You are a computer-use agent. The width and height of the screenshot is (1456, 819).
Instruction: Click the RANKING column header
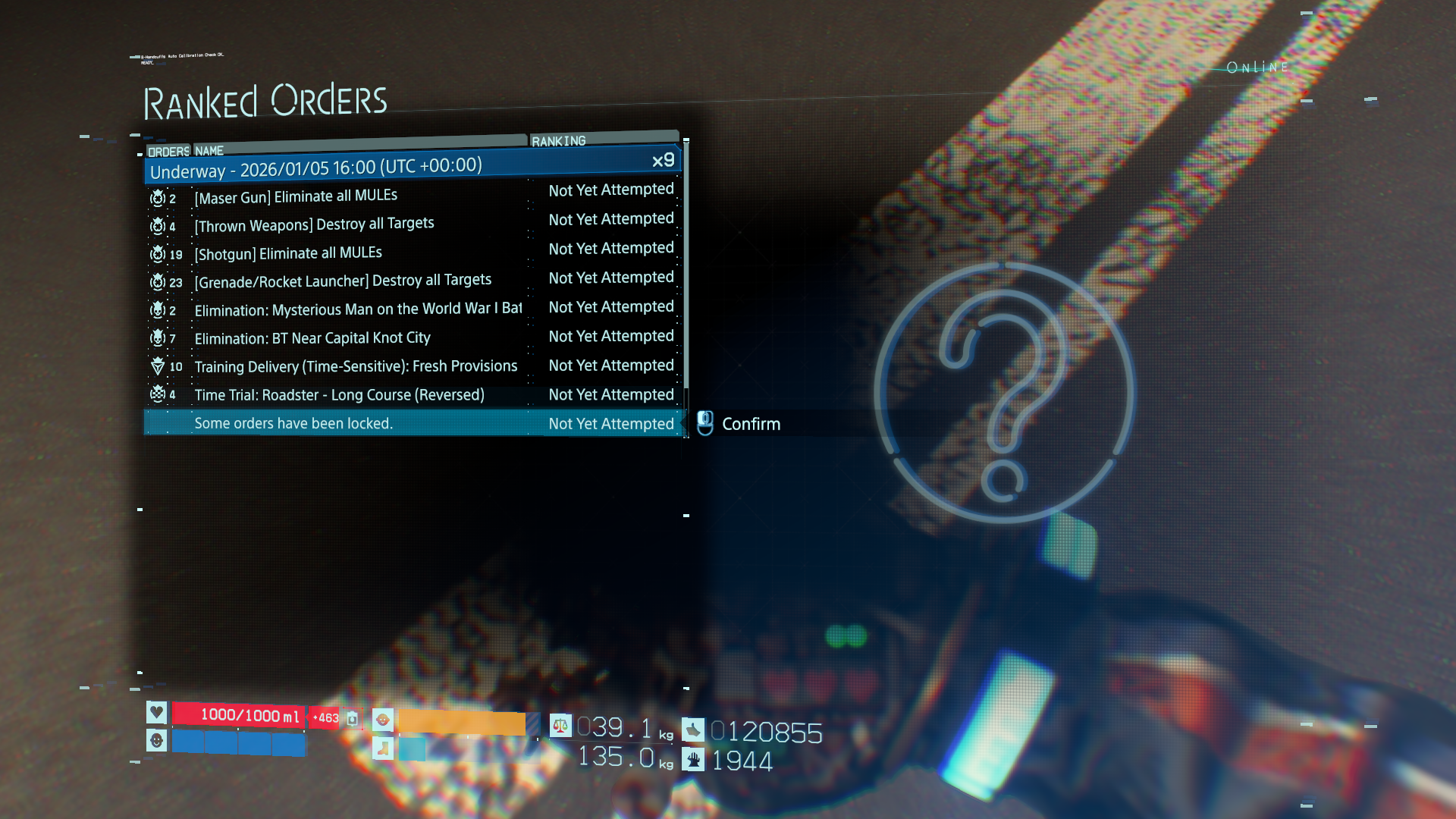(559, 141)
